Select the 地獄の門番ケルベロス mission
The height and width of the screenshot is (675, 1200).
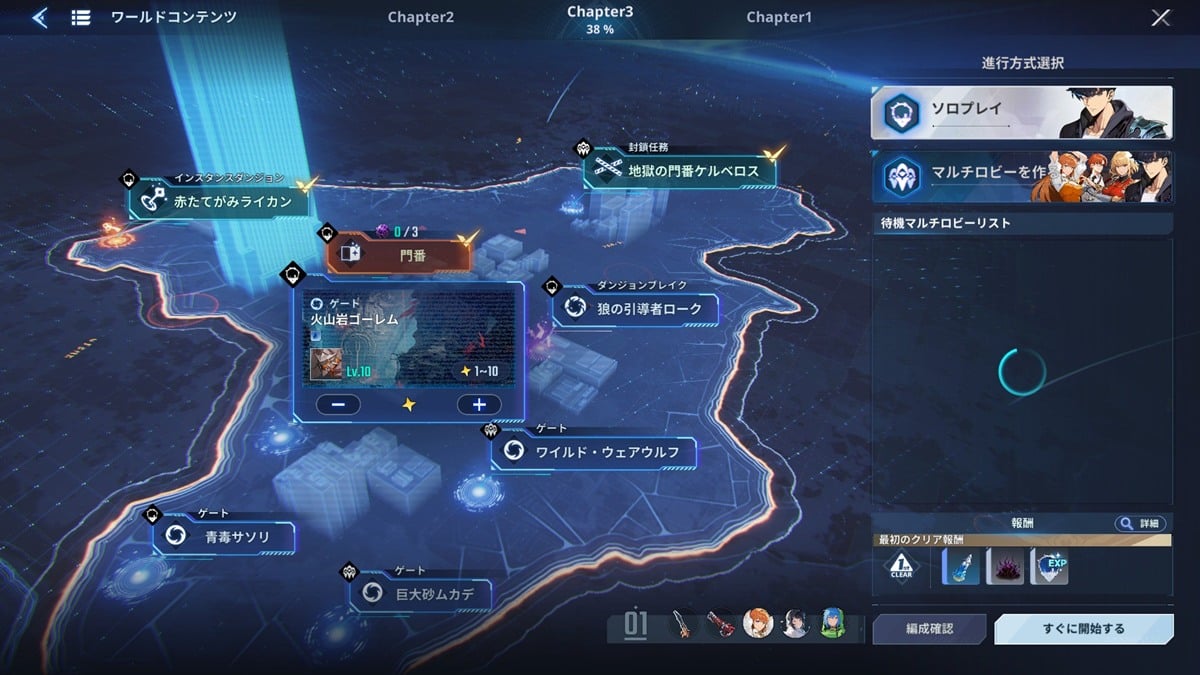click(x=680, y=171)
